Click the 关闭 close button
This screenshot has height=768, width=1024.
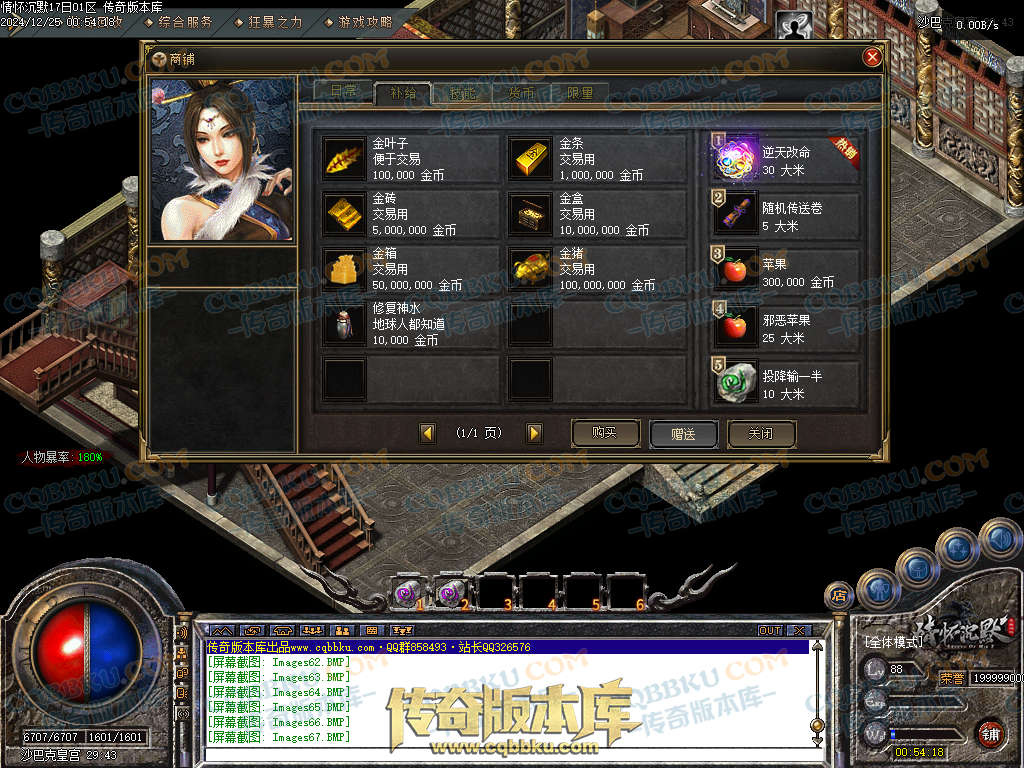pyautogui.click(x=762, y=434)
